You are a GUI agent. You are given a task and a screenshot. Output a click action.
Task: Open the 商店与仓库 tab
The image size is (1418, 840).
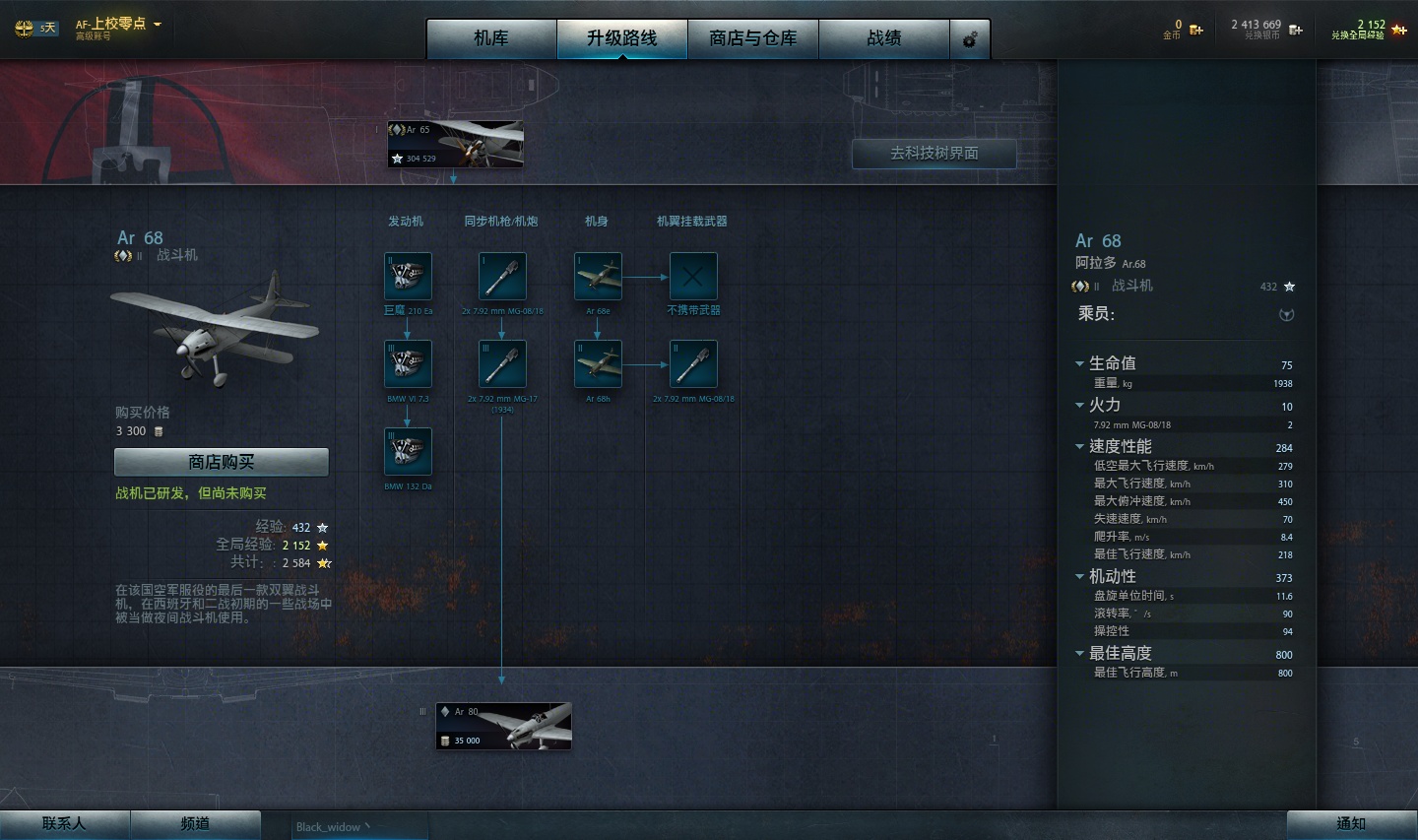(753, 38)
